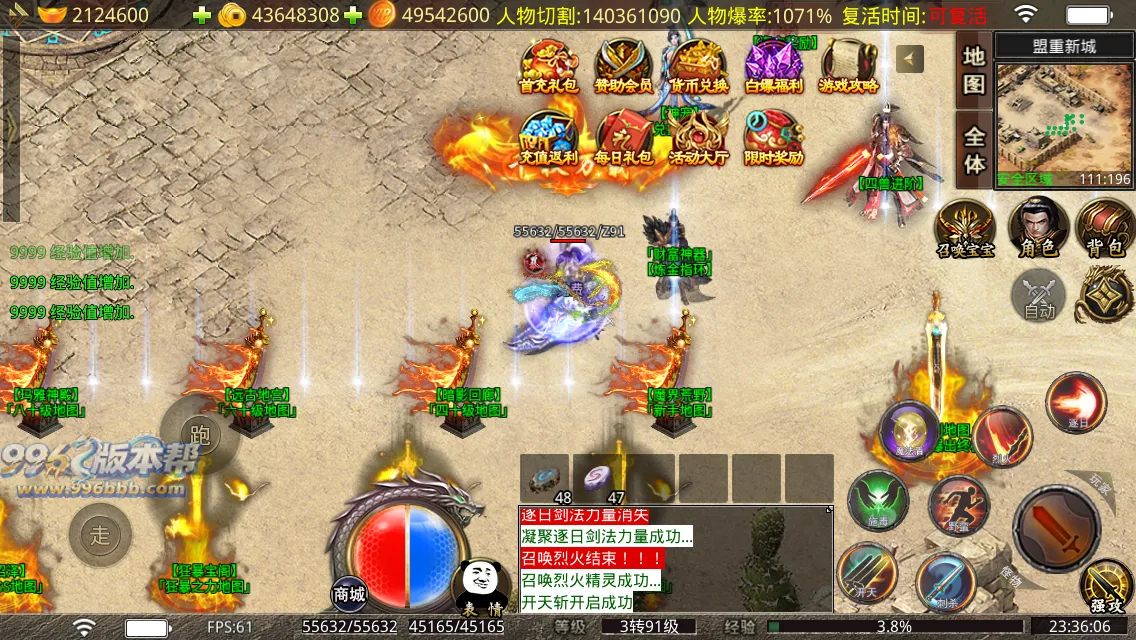This screenshot has width=1136, height=640.
Task: Cast the 逐日 sword skill
Action: 1075,401
